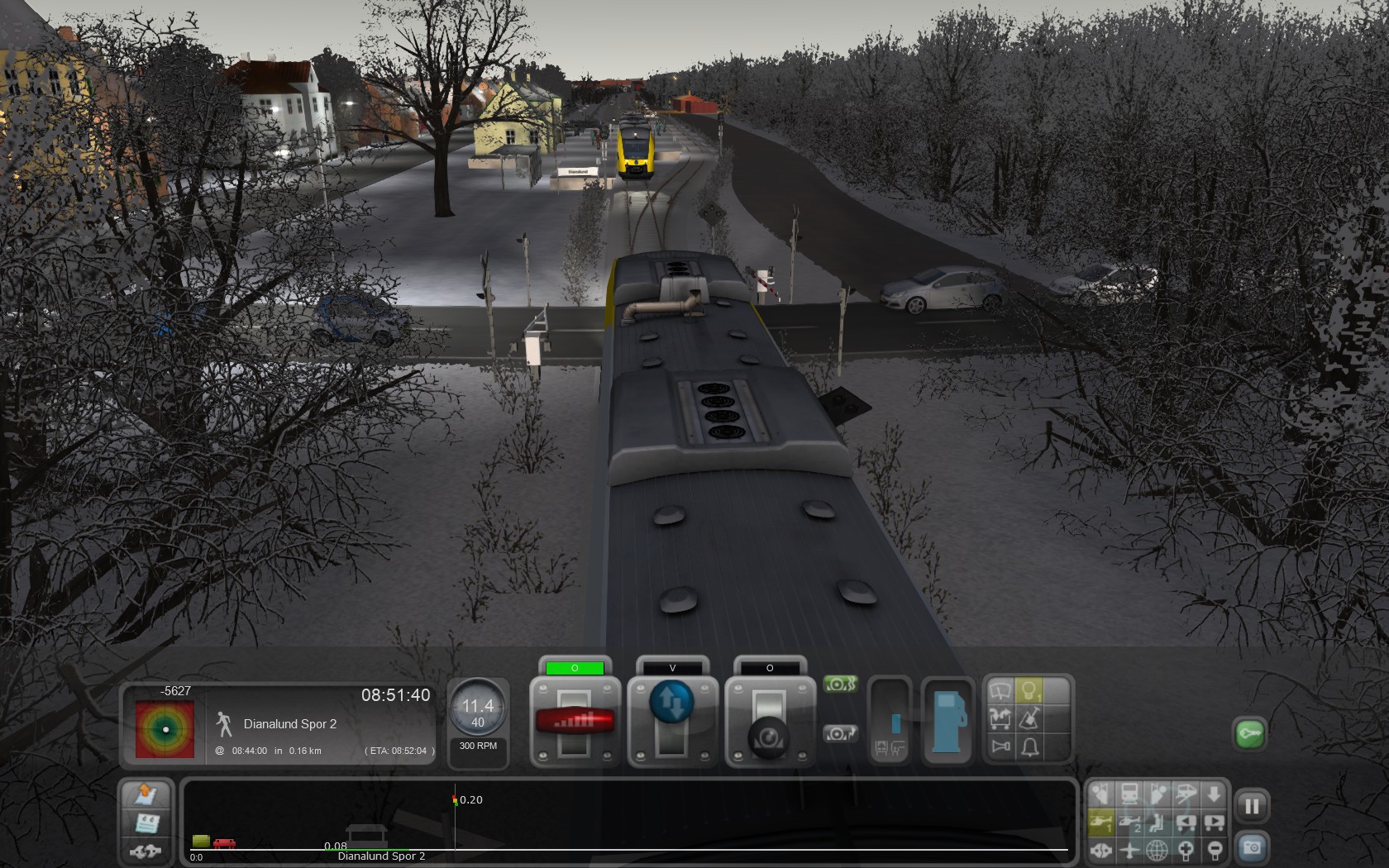Image resolution: width=1389 pixels, height=868 pixels.
Task: Switch to the free-fly airplane camera
Action: pos(1129,849)
